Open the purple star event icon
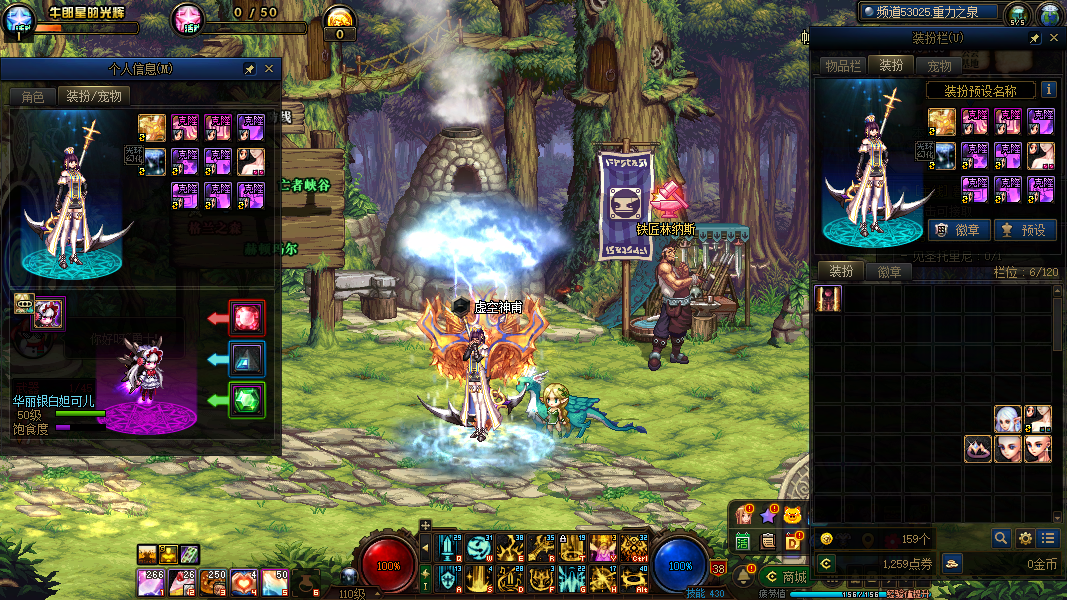 pyautogui.click(x=768, y=516)
